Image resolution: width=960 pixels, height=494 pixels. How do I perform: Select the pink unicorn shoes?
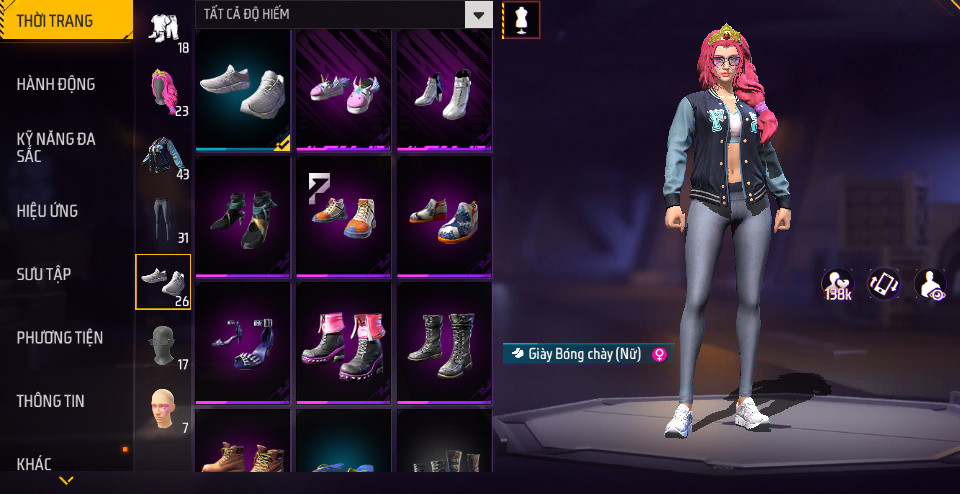pyautogui.click(x=343, y=90)
